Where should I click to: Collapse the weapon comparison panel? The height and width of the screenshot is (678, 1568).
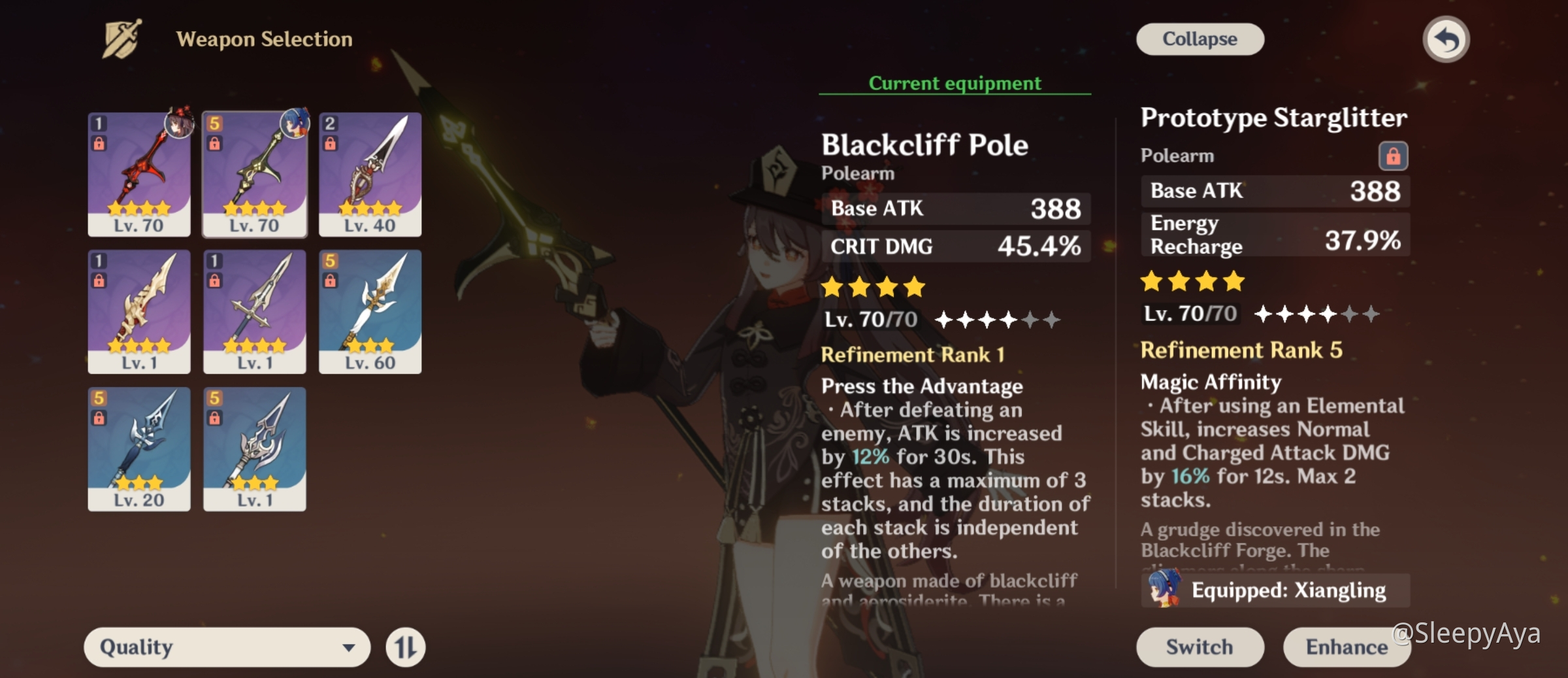(1200, 39)
